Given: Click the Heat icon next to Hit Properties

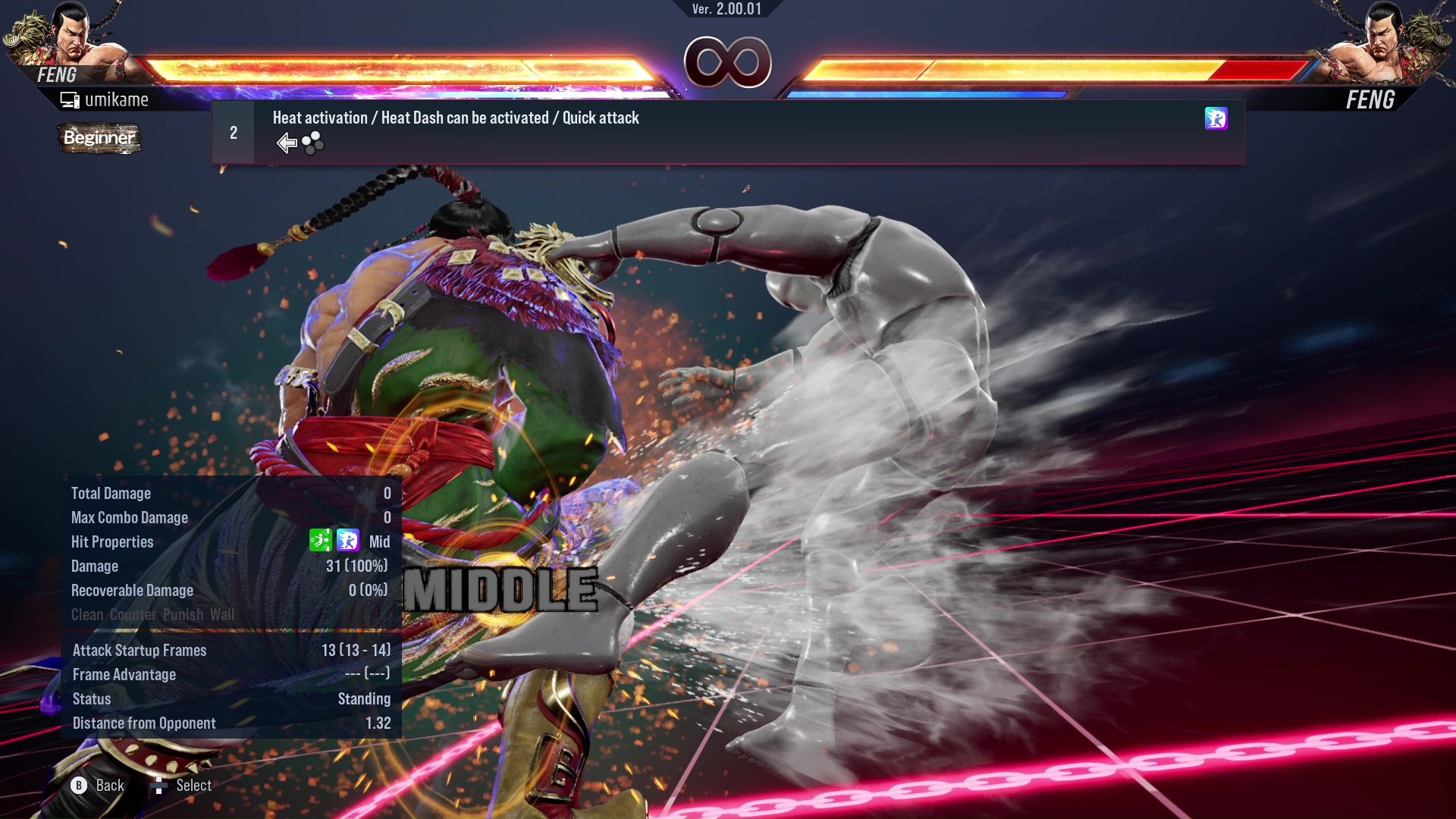Looking at the screenshot, I should 347,541.
